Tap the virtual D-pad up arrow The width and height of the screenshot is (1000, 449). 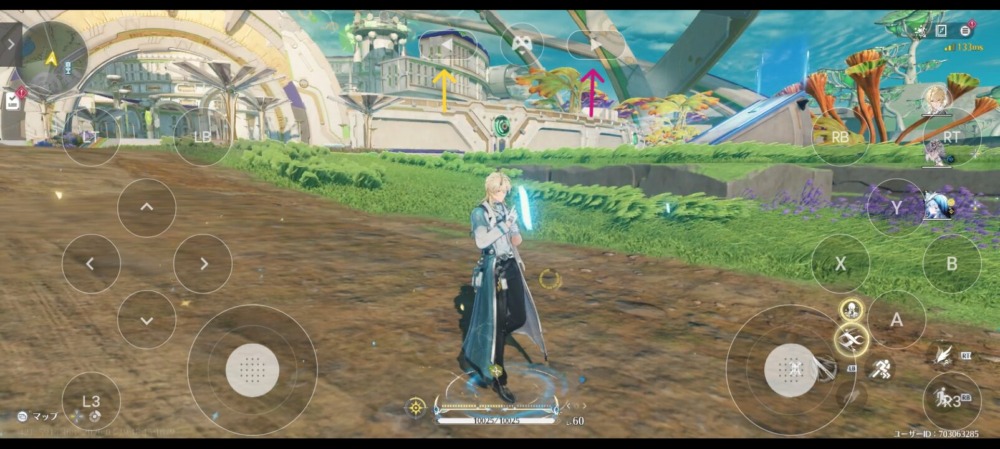coord(146,208)
